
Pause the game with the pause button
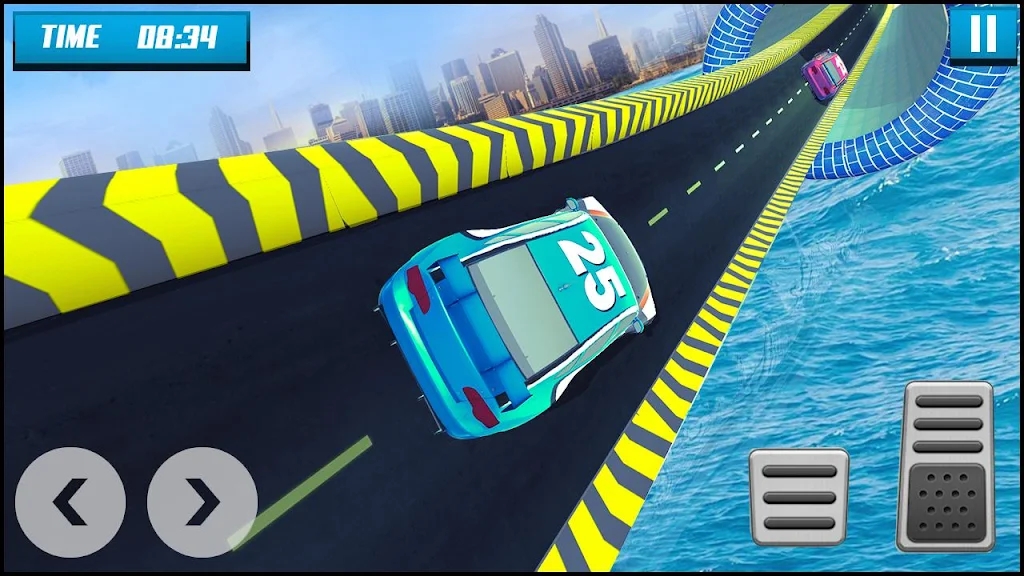coord(983,33)
